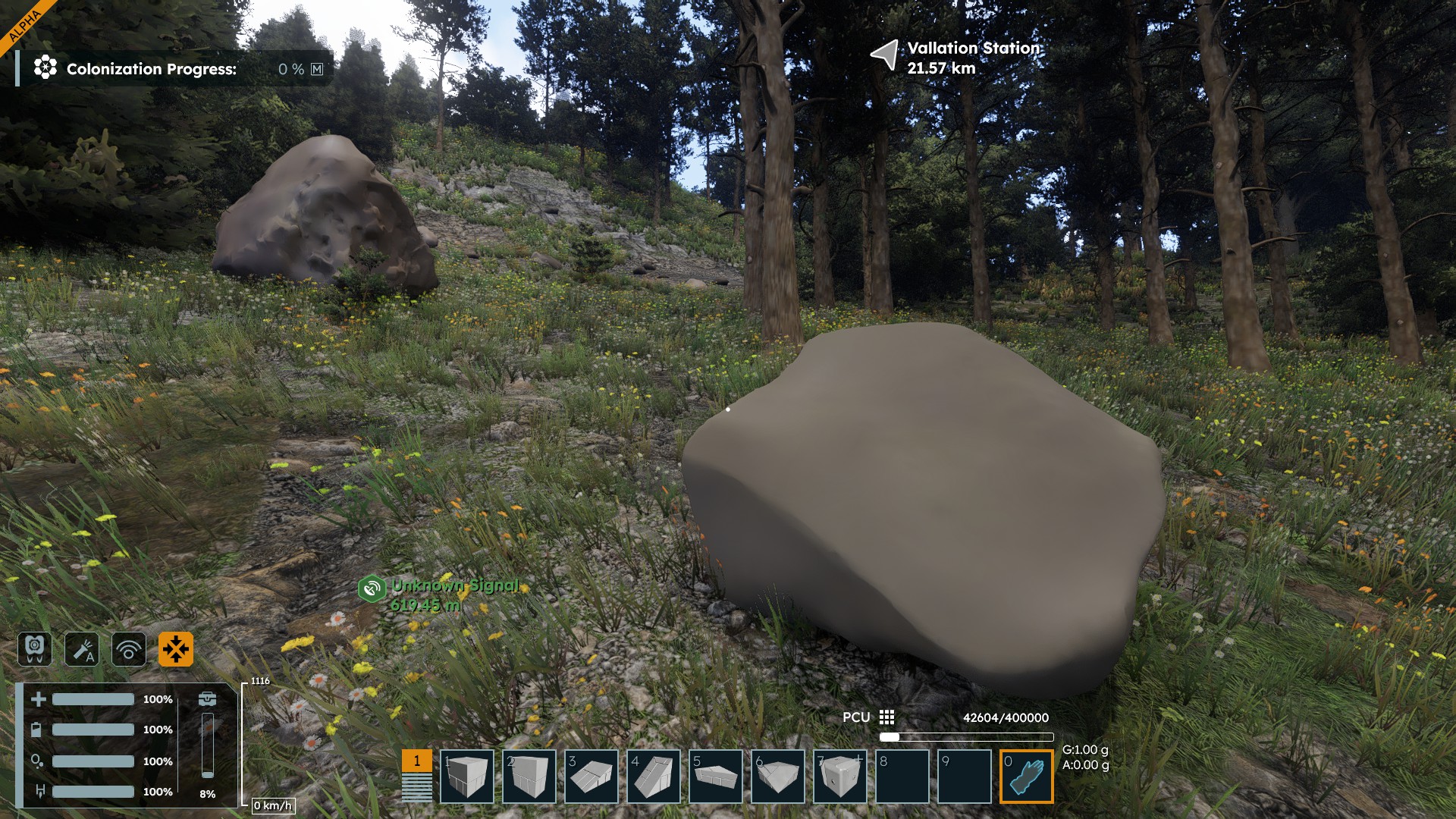This screenshot has height=819, width=1456.
Task: Toggle the flashlight icon
Action: 82,649
